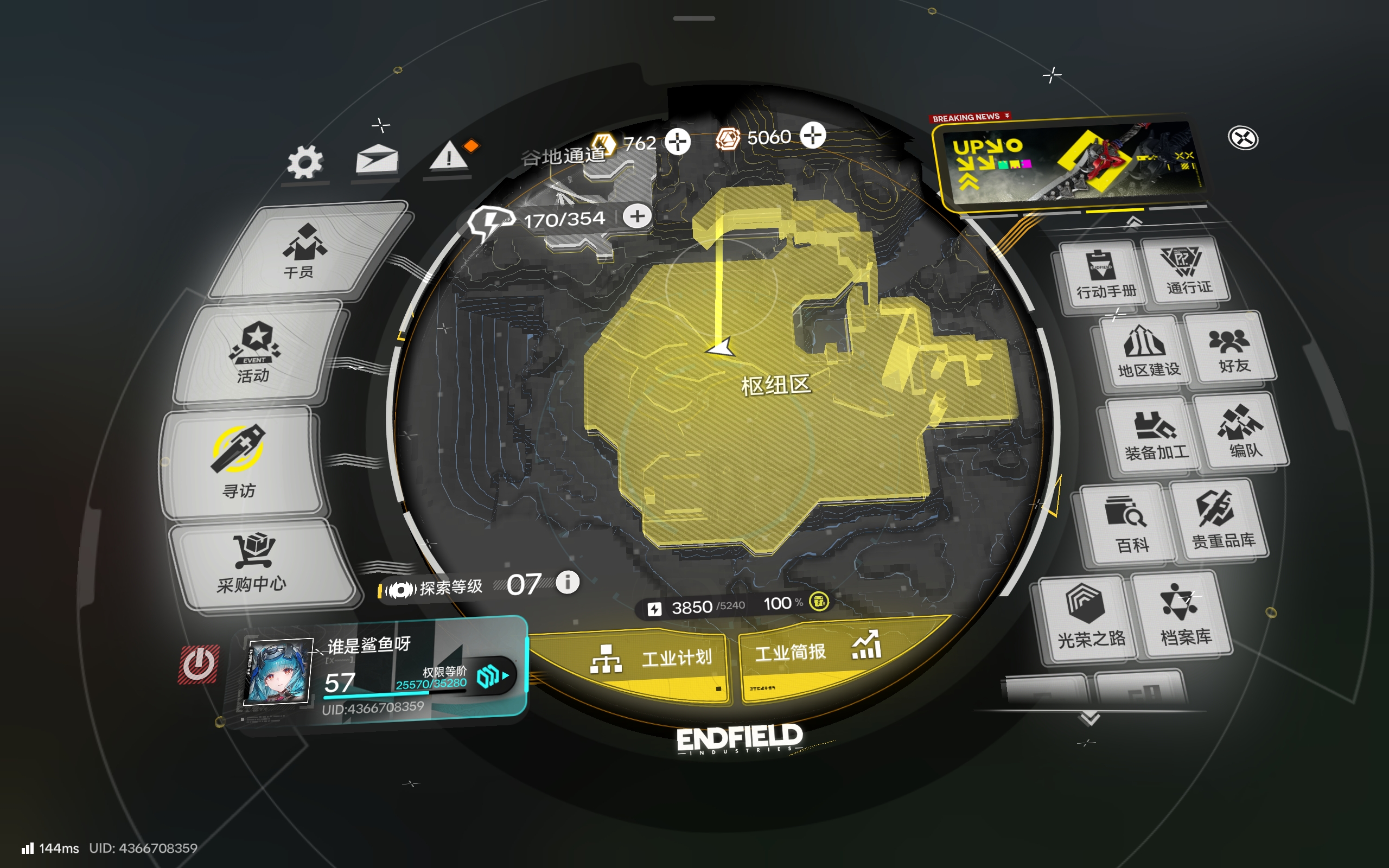Open the 装备加工 gear crafting menu

tap(1152, 435)
